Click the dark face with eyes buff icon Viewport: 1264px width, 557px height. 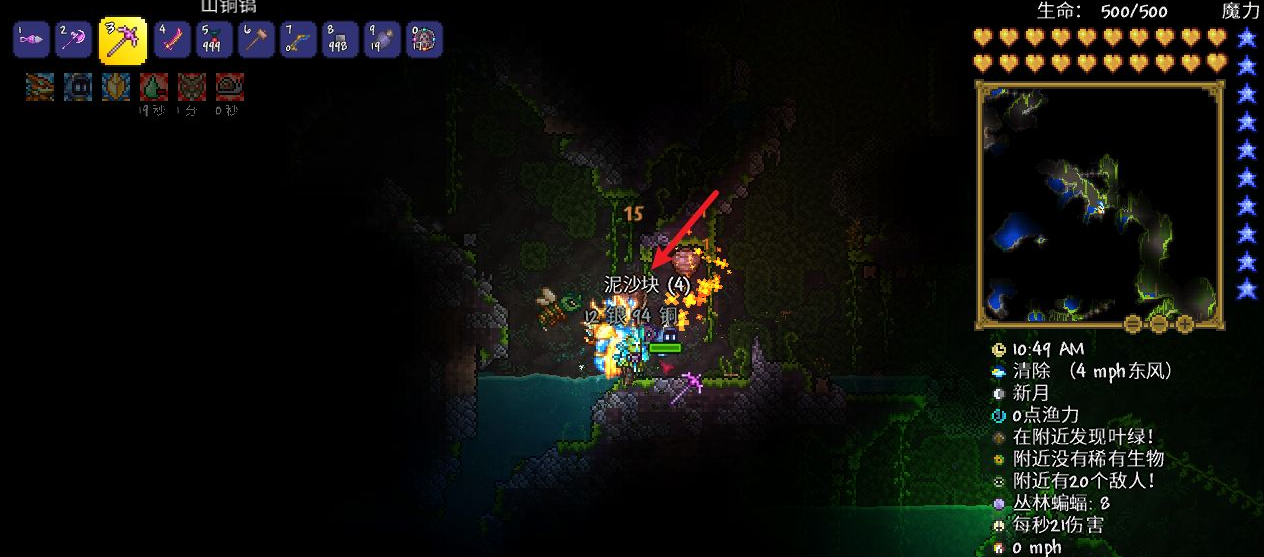point(78,87)
